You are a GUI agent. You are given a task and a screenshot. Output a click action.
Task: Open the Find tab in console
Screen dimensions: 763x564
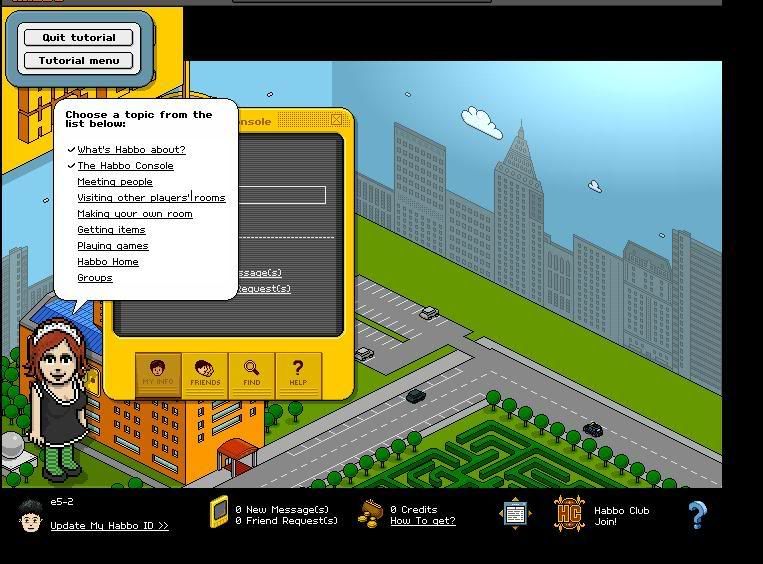pyautogui.click(x=251, y=374)
